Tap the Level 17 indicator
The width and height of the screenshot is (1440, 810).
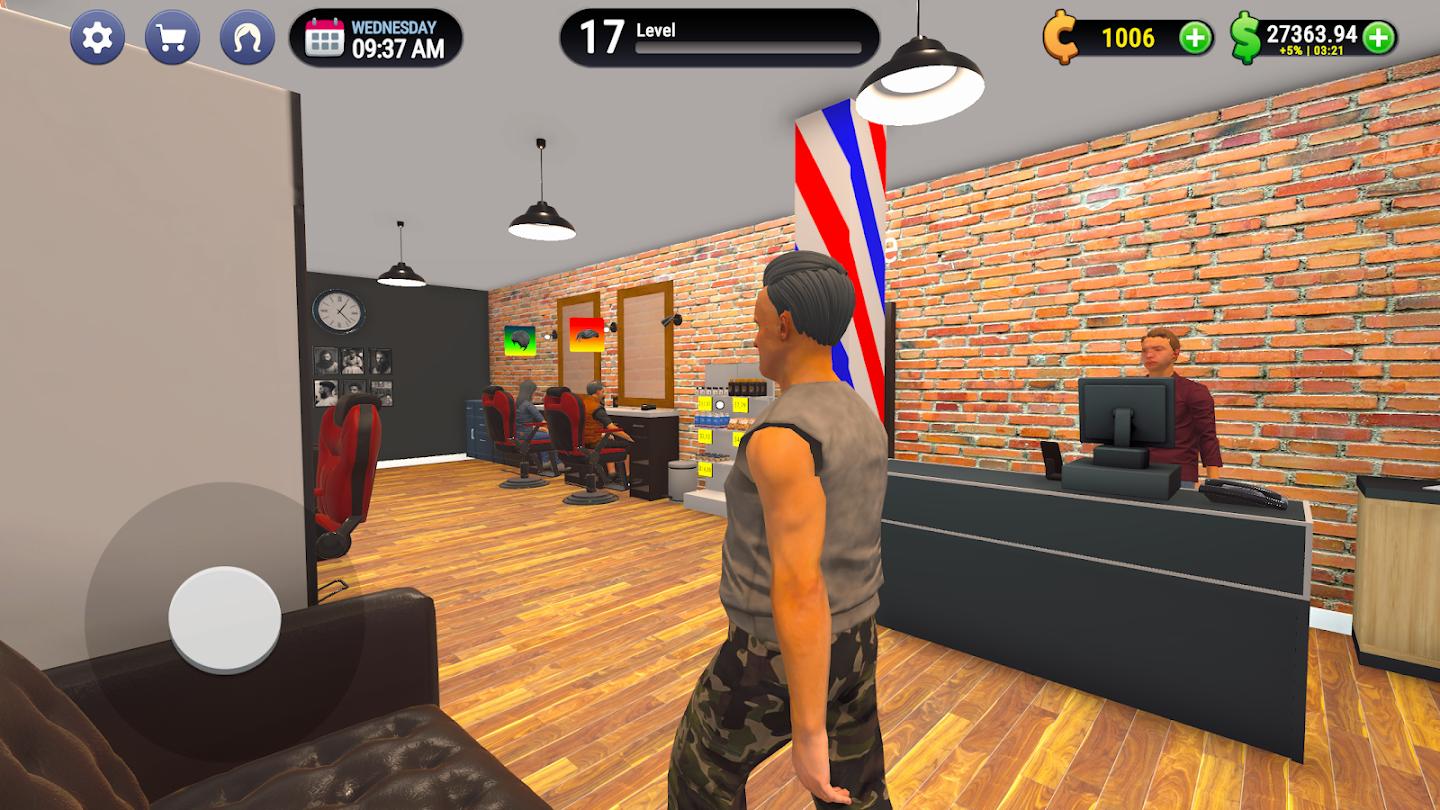[x=600, y=32]
